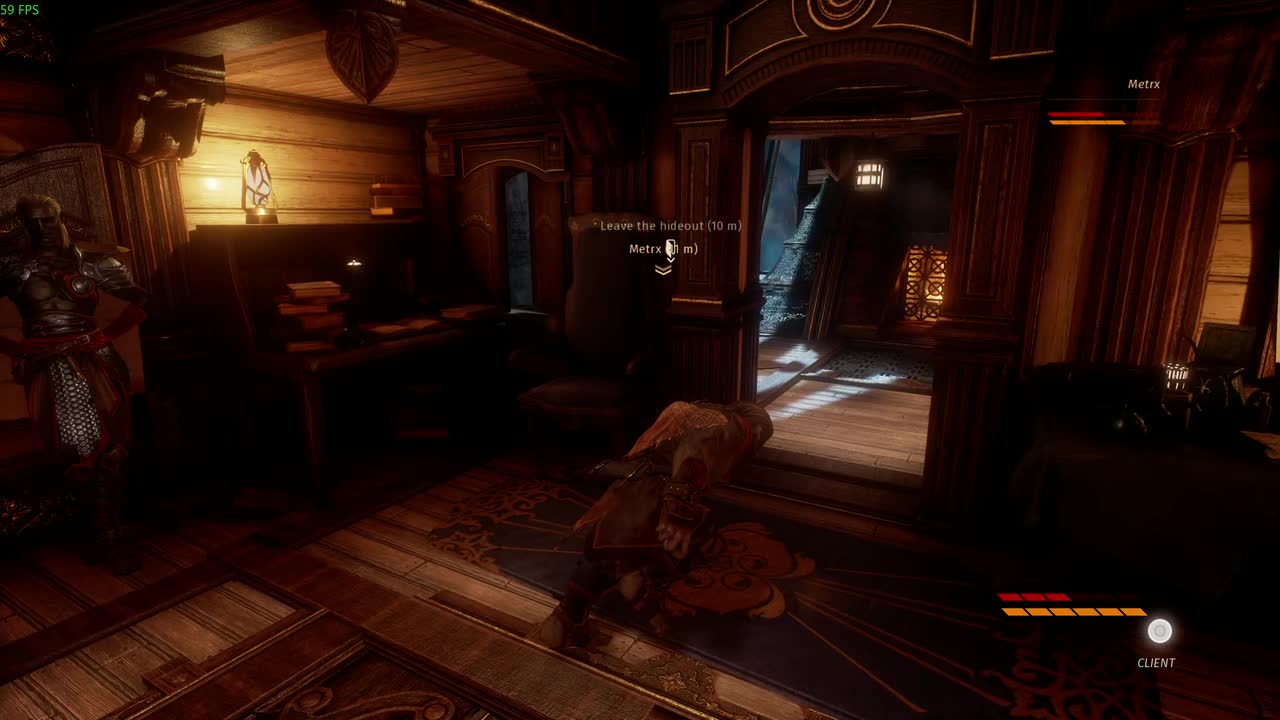1280x720 pixels.
Task: Select the CLIENT text label
Action: click(1156, 662)
